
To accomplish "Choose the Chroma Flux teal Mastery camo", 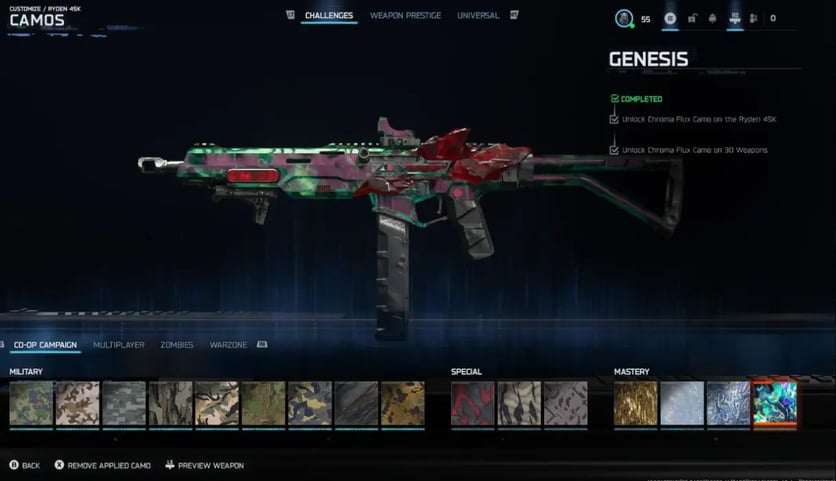I will pos(774,403).
